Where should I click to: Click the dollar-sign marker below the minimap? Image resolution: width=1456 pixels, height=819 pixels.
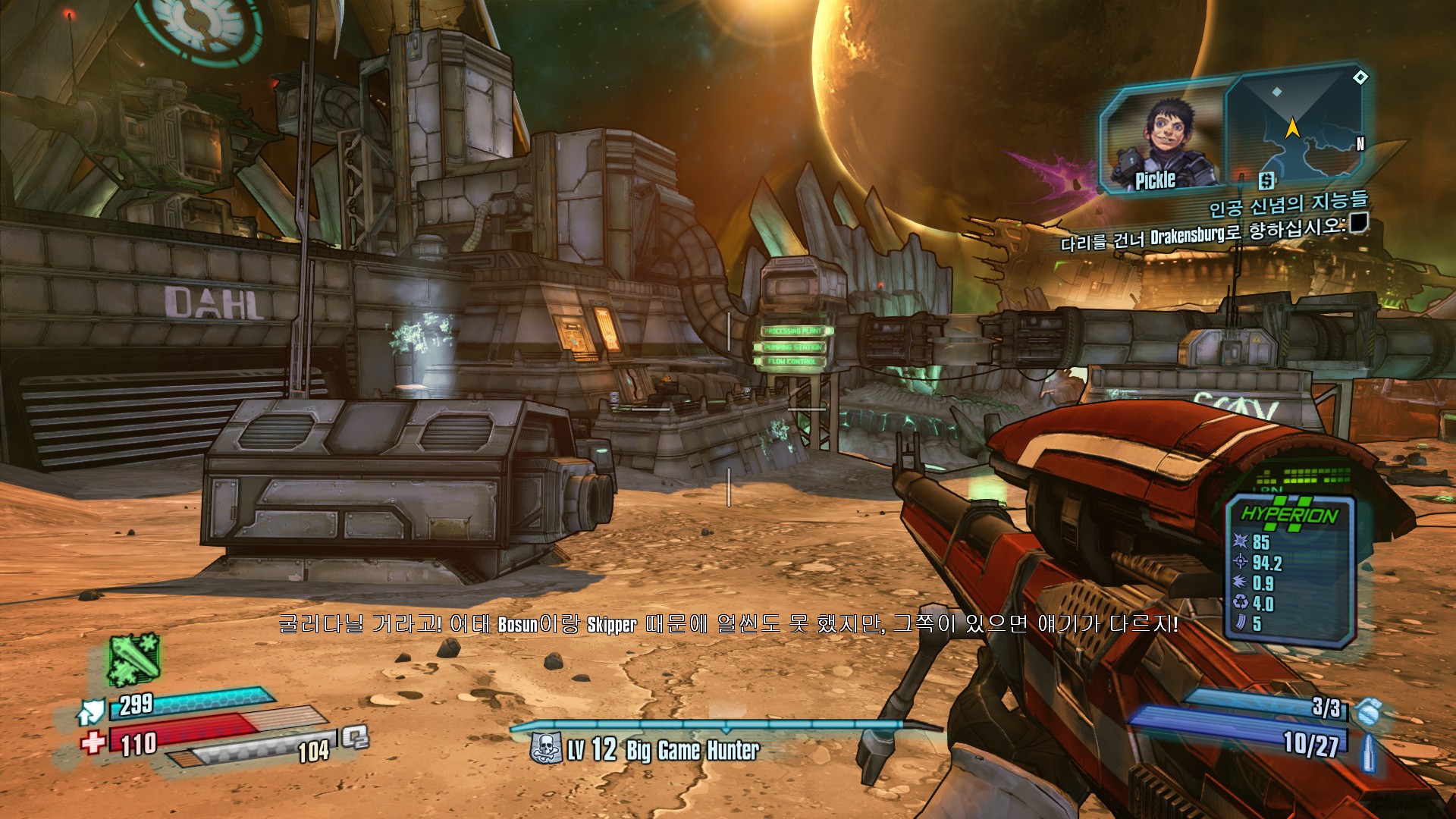pos(1266,180)
